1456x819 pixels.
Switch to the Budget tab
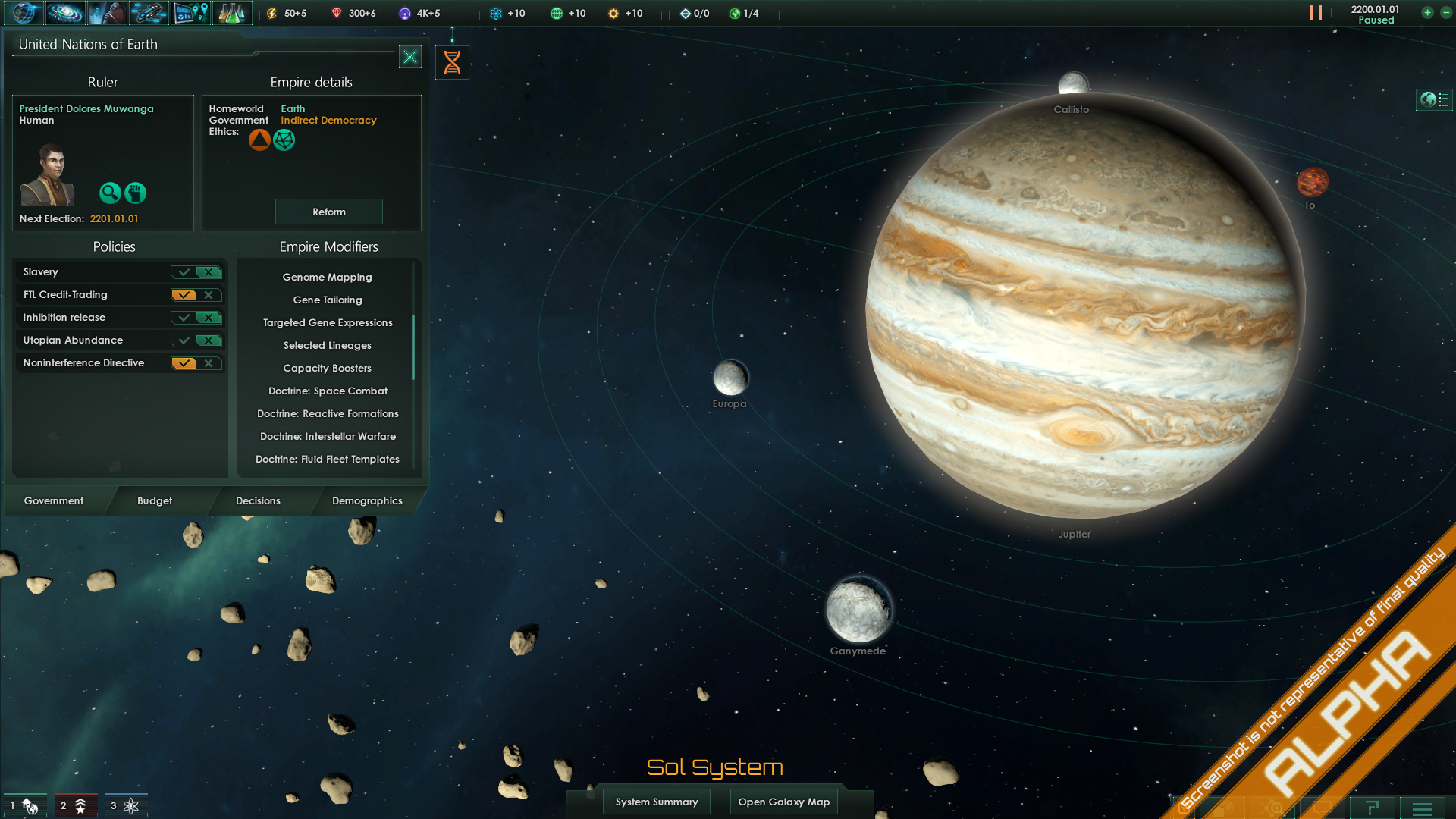155,500
